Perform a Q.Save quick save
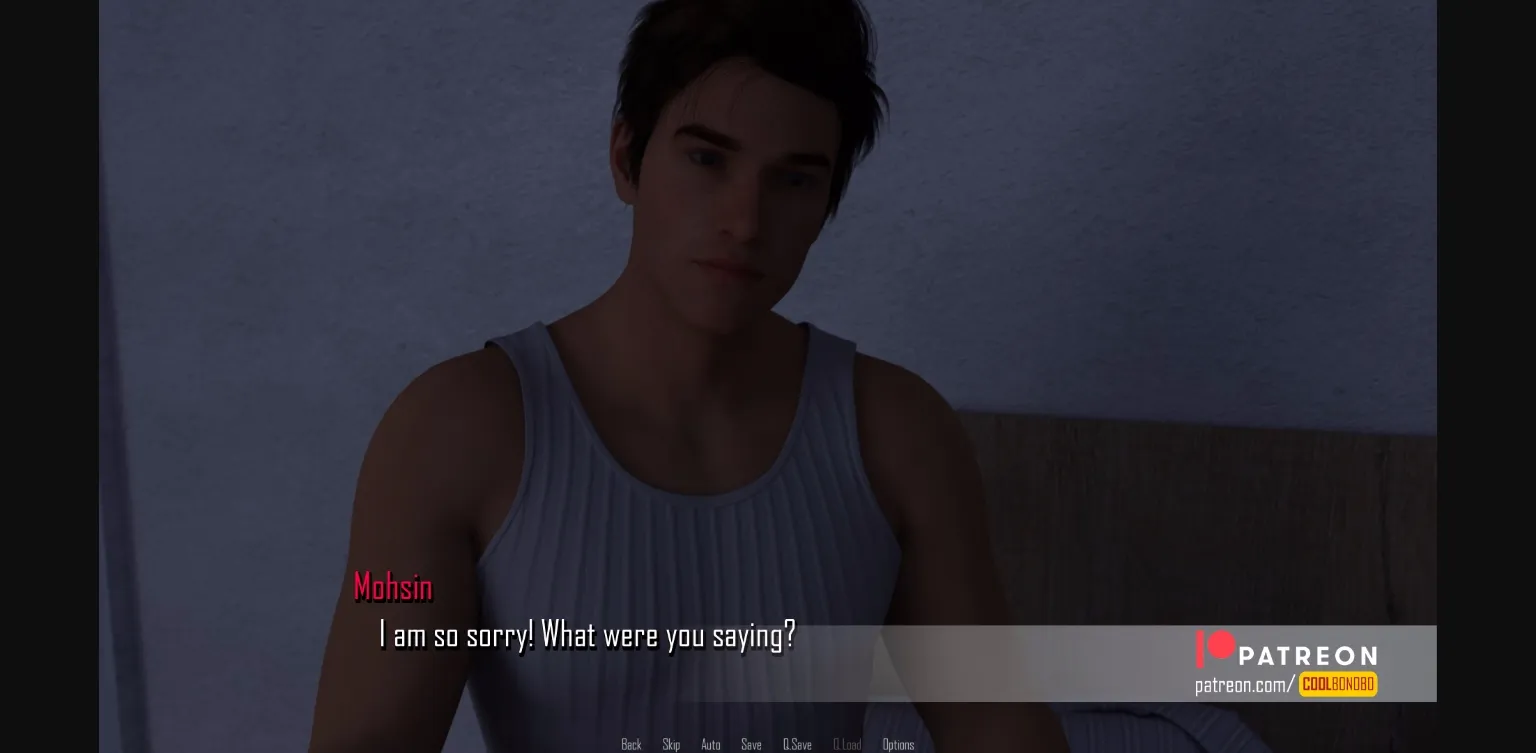1536x753 pixels. point(797,744)
